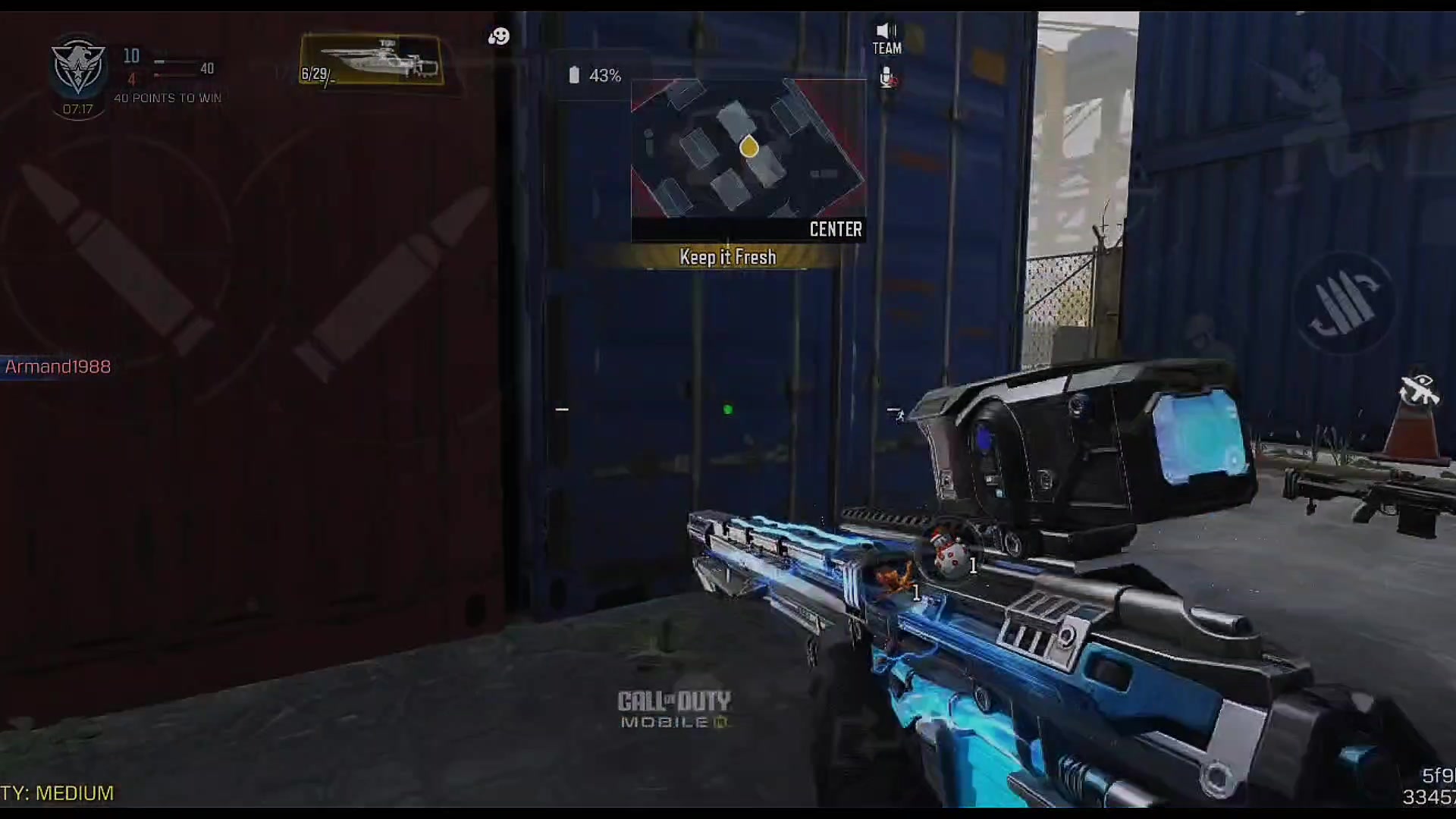Viewport: 1456px width, 819px height.
Task: Open scoreboard via the team emblem
Action: [78, 67]
